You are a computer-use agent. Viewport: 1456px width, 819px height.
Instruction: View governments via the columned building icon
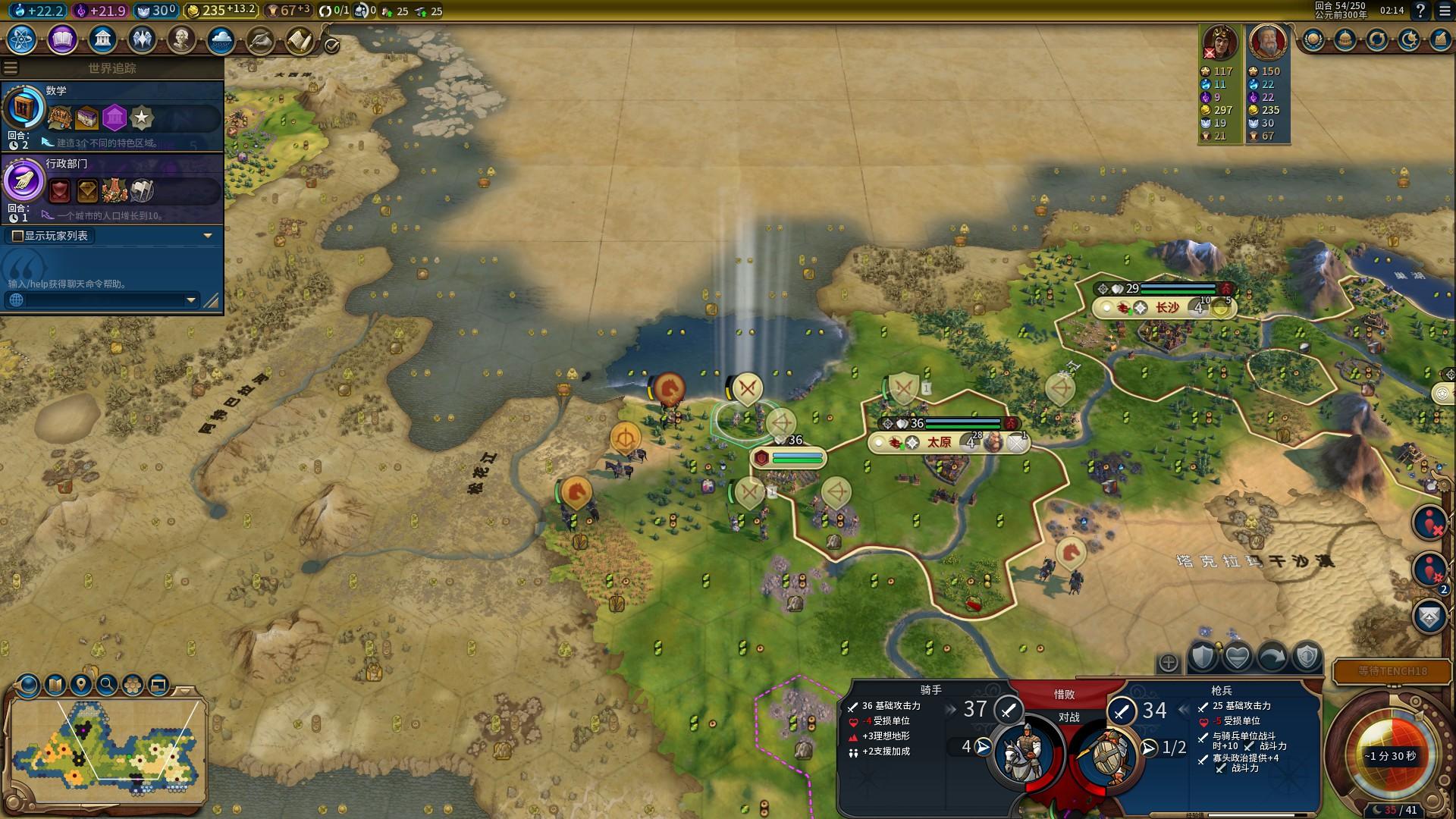tap(102, 39)
